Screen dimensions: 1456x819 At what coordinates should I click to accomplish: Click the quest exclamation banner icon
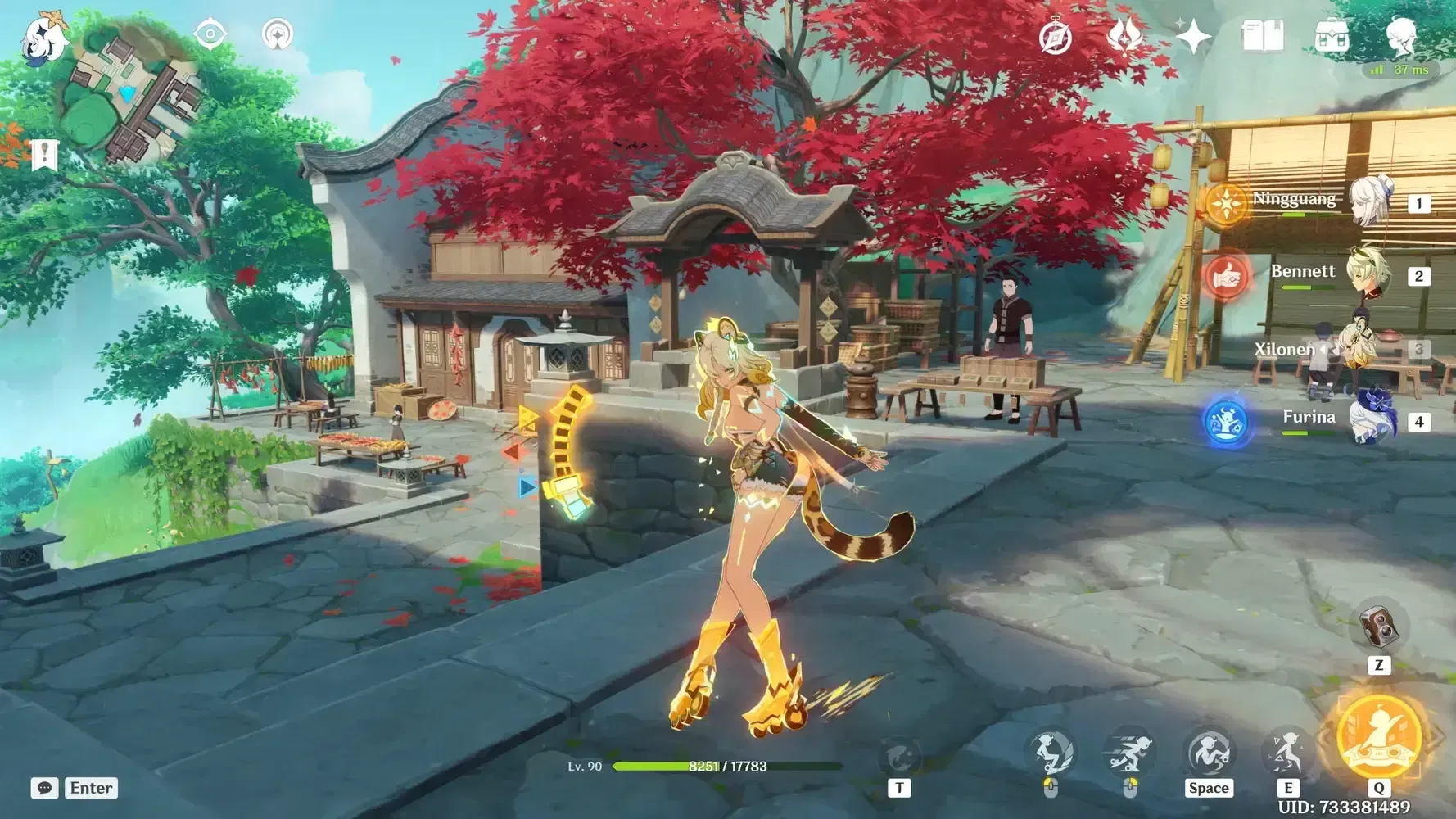tap(45, 154)
